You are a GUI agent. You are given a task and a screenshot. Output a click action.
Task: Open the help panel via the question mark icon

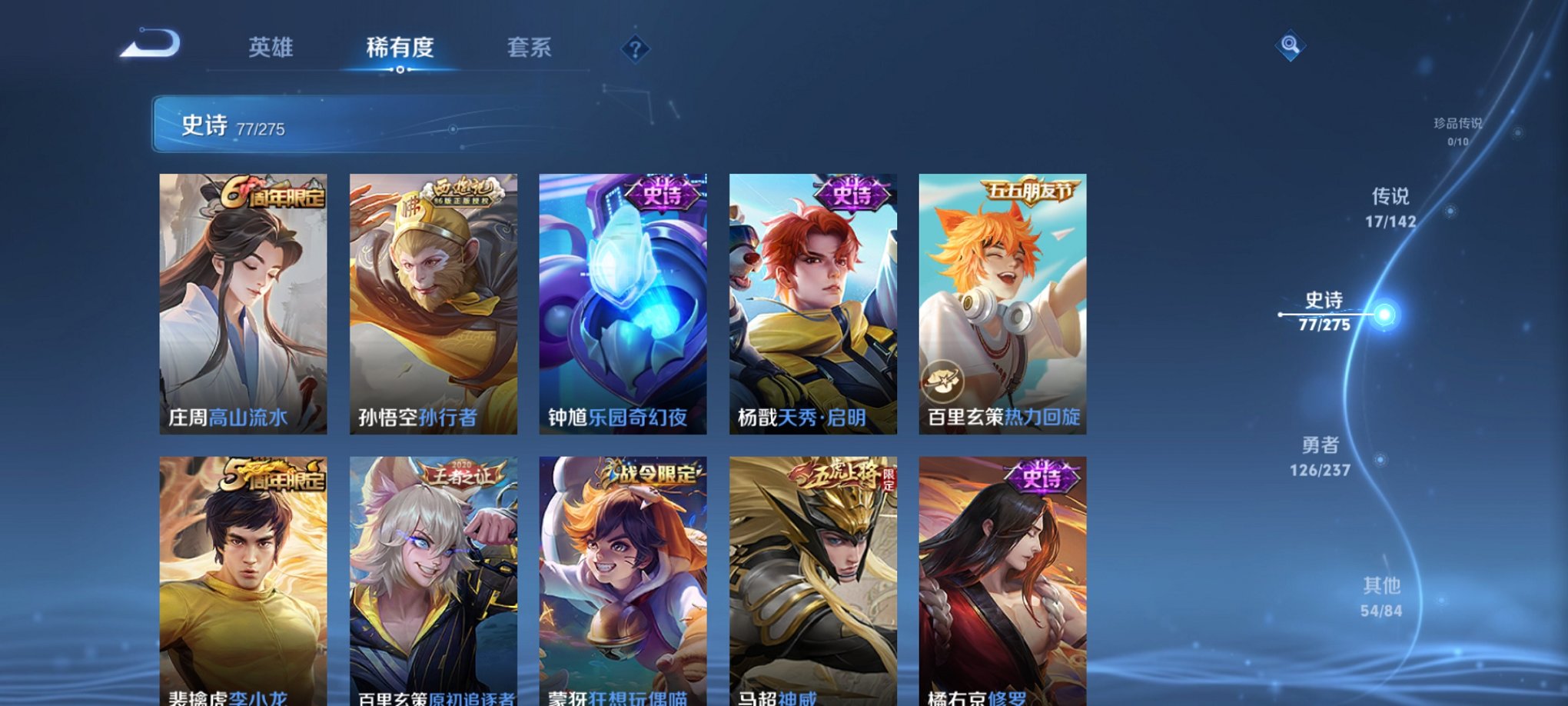634,49
